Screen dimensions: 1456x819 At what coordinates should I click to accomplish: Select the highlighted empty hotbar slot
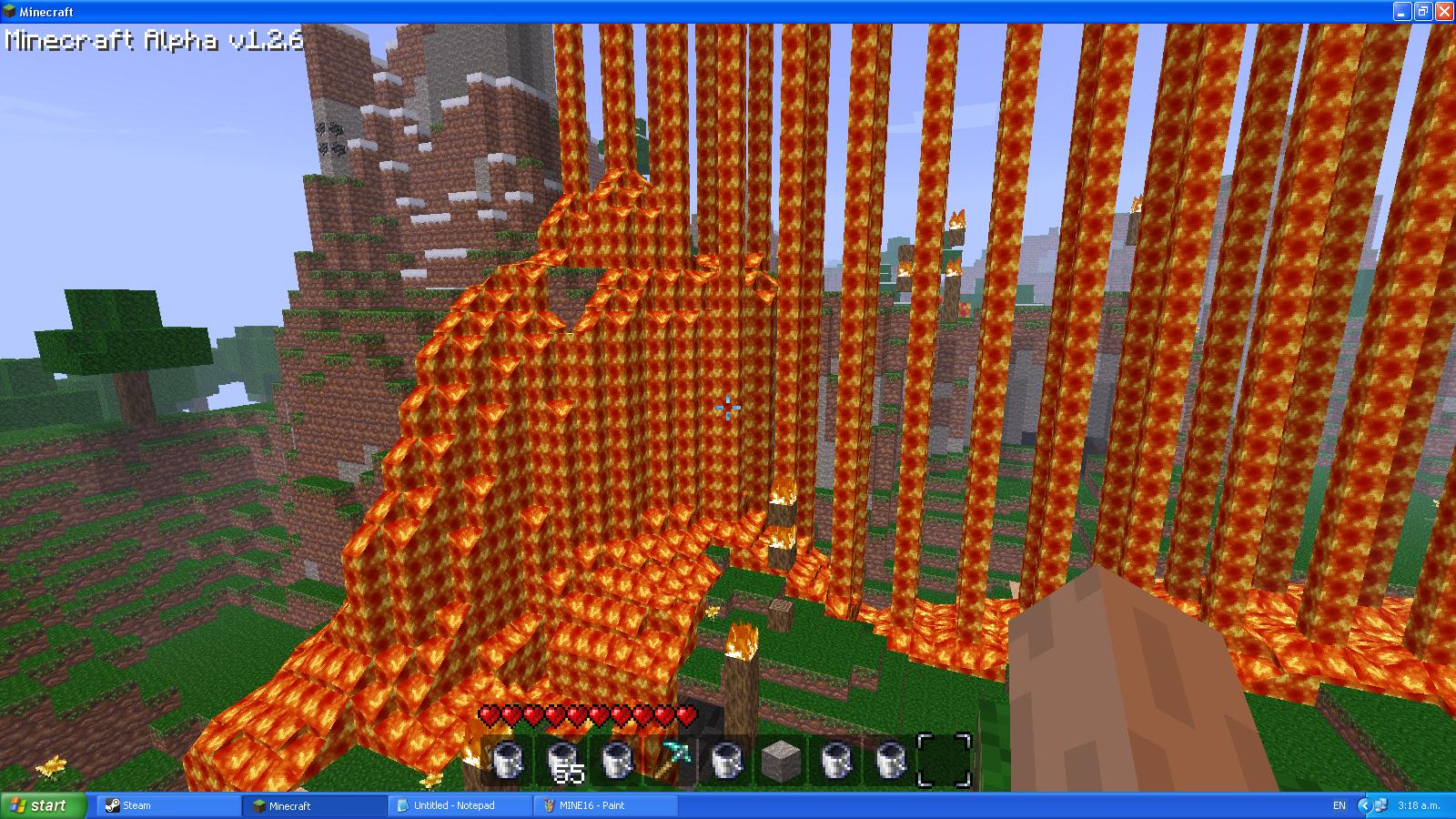coord(944,760)
